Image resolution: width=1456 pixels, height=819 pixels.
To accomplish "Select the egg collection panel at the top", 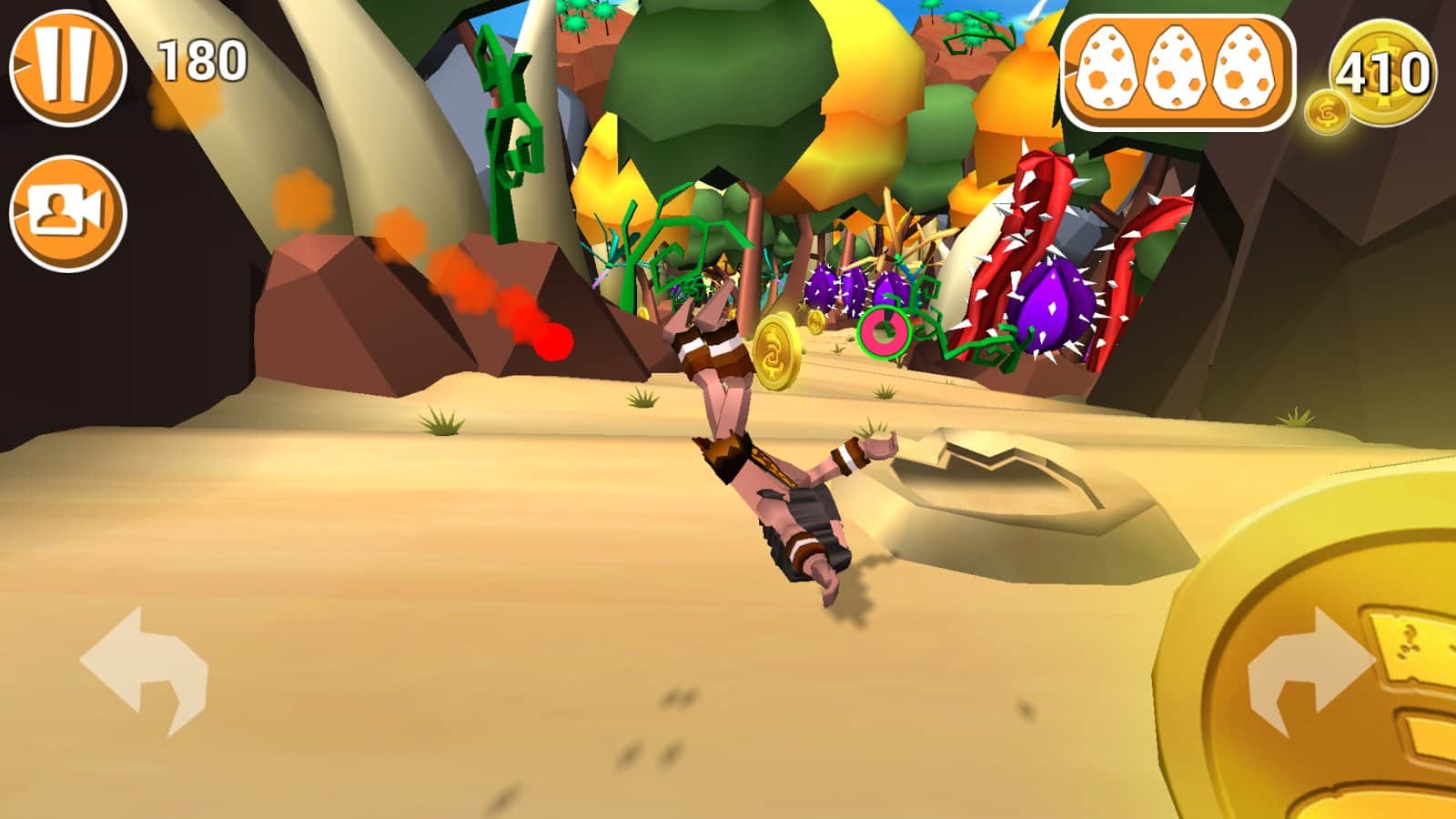I will [1178, 68].
